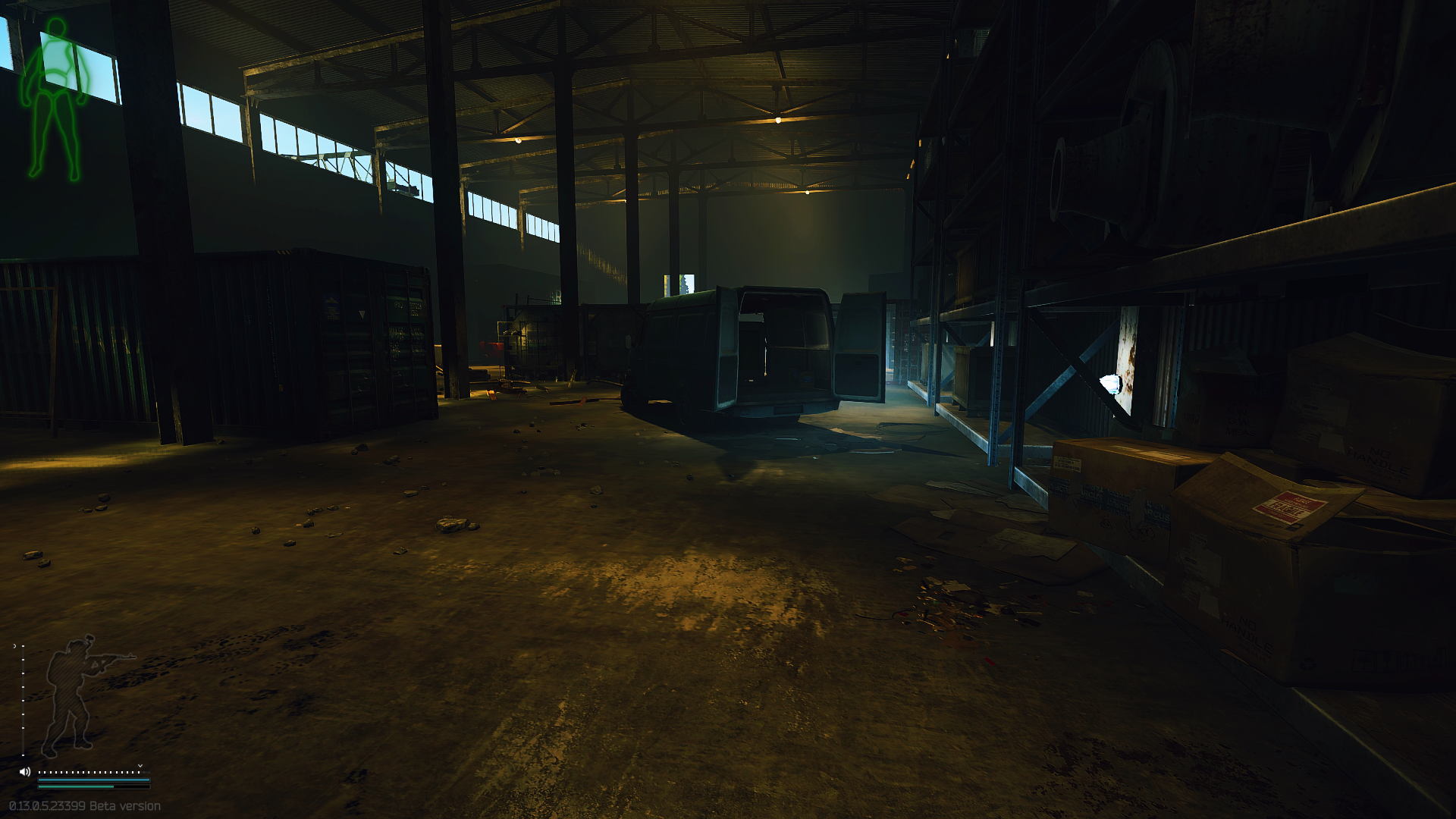
Task: Mute game audio via speaker icon
Action: (x=25, y=772)
